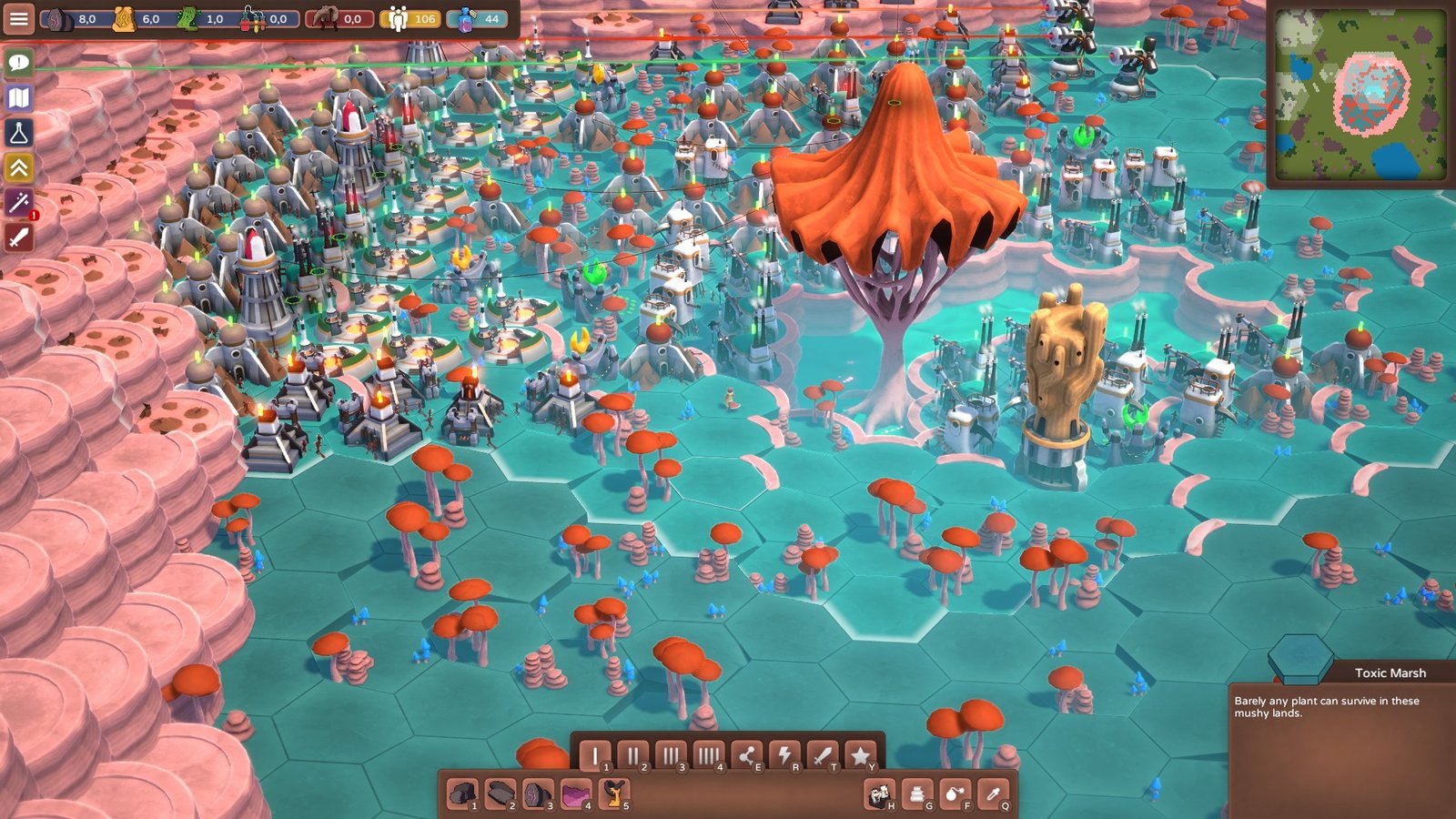Open the map panel from the left sidebar

pos(20,97)
